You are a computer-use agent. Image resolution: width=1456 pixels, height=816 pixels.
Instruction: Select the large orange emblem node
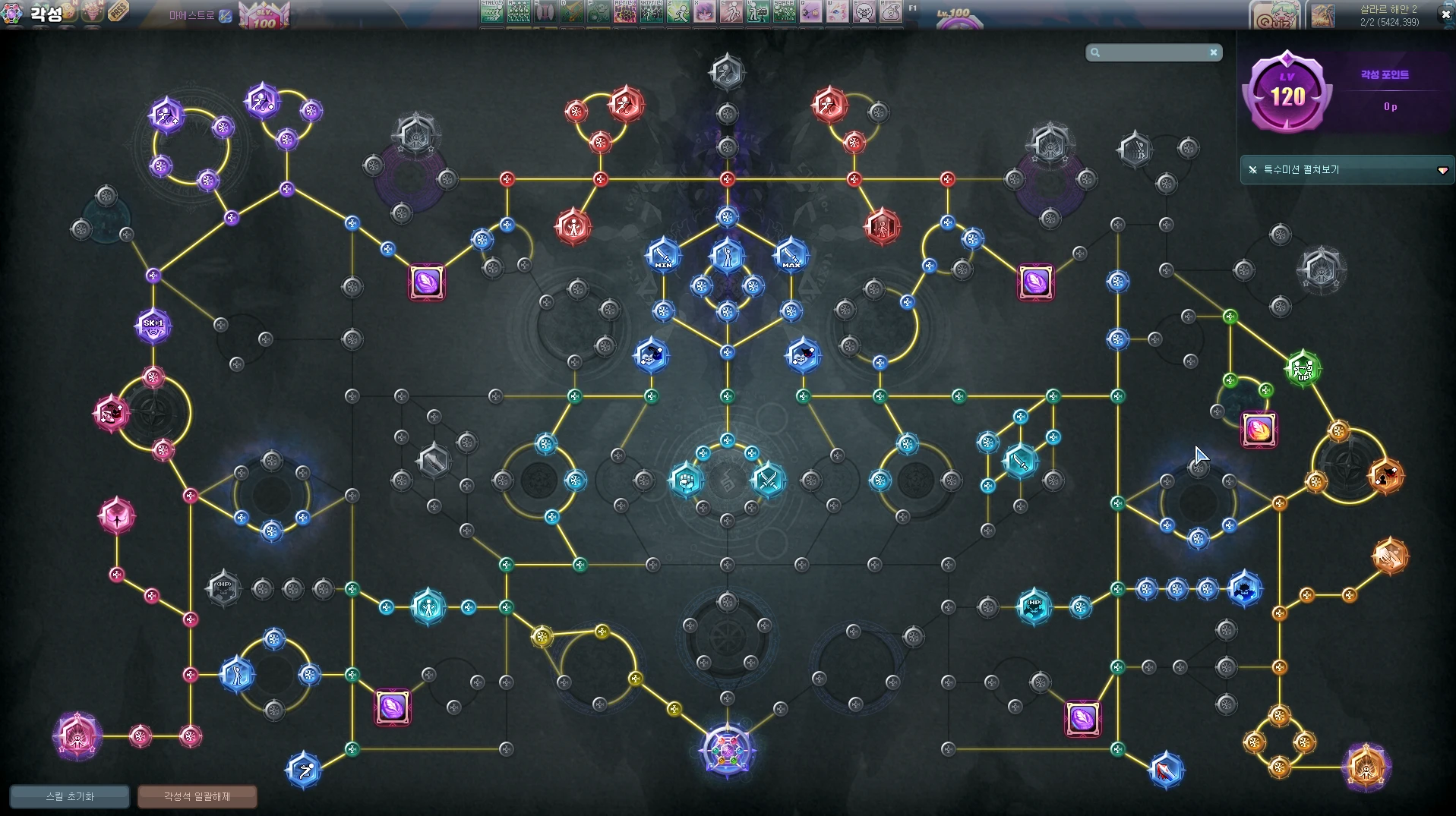(1366, 767)
